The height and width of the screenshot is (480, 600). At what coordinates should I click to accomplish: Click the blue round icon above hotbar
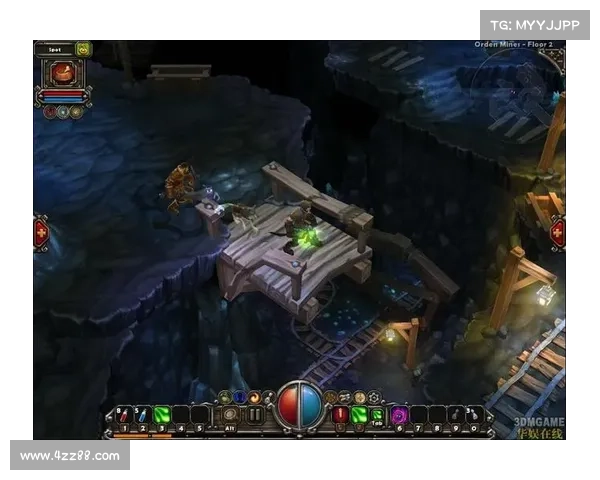click(240, 397)
